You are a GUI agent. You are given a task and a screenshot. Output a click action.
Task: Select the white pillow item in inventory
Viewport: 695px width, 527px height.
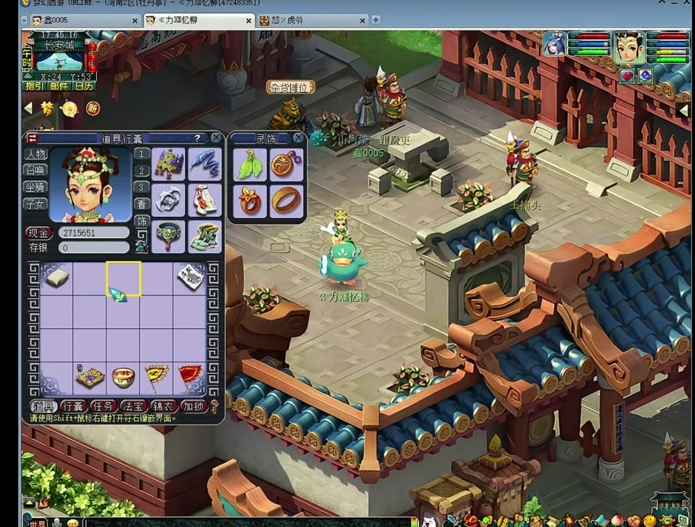tap(57, 278)
